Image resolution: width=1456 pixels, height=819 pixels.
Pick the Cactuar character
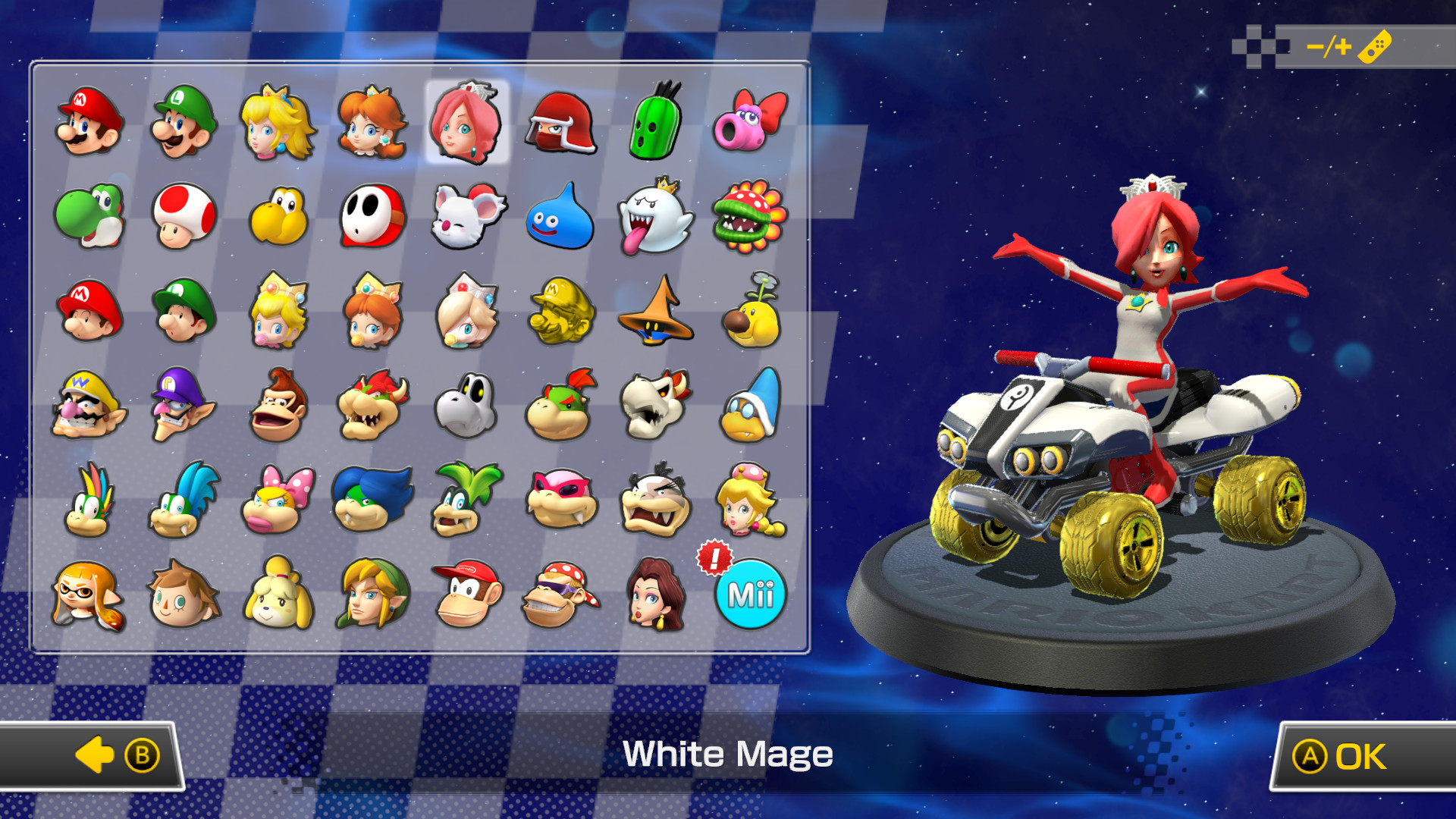coord(654,121)
